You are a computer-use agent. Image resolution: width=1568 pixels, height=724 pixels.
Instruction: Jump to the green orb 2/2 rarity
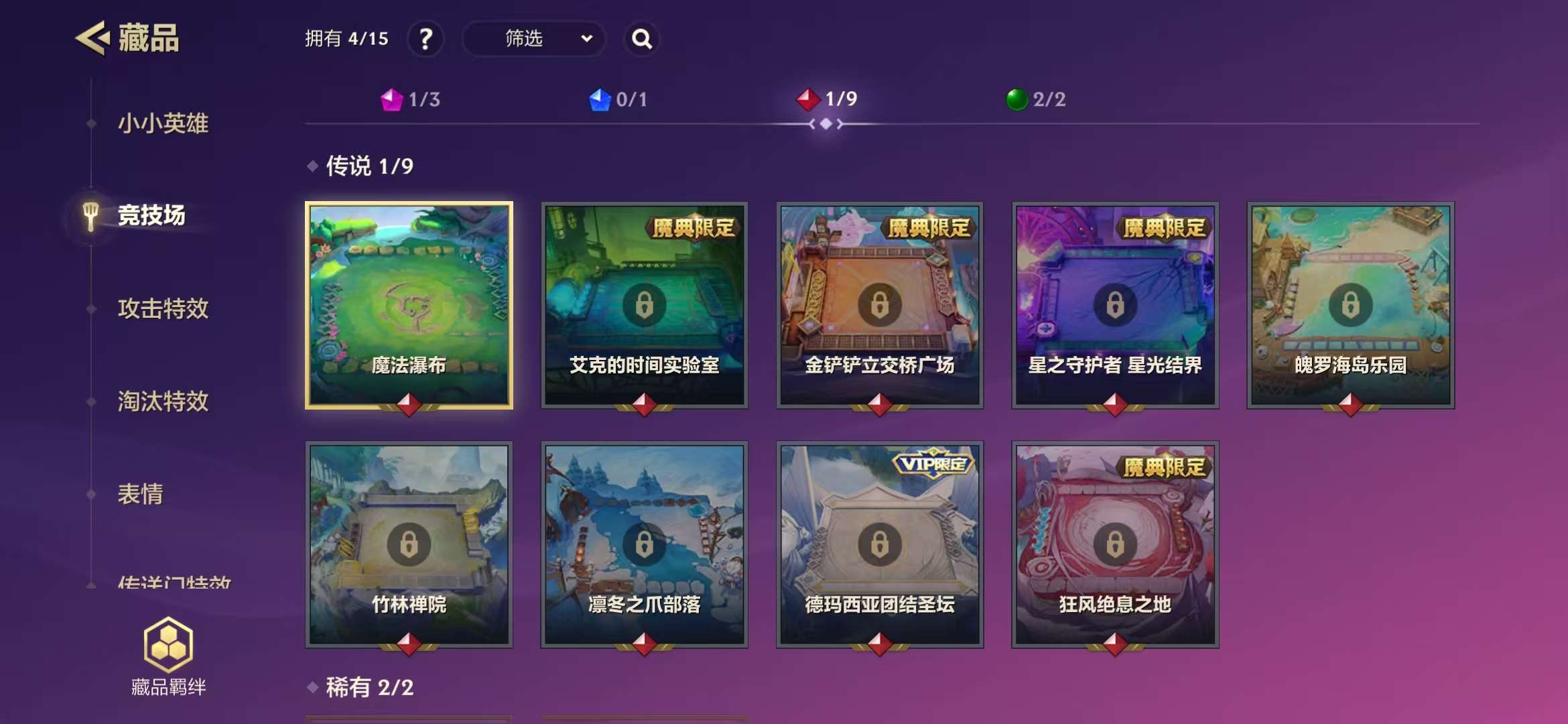pos(1036,99)
